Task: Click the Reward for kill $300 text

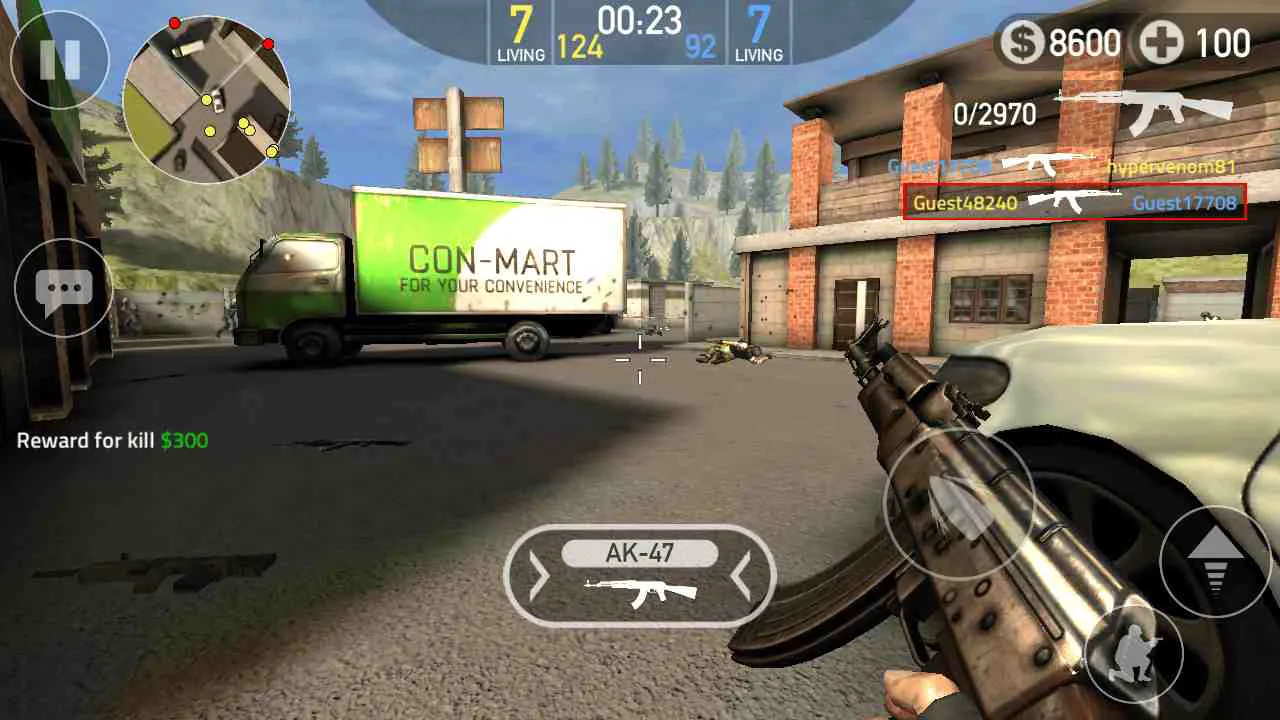Action: (113, 440)
